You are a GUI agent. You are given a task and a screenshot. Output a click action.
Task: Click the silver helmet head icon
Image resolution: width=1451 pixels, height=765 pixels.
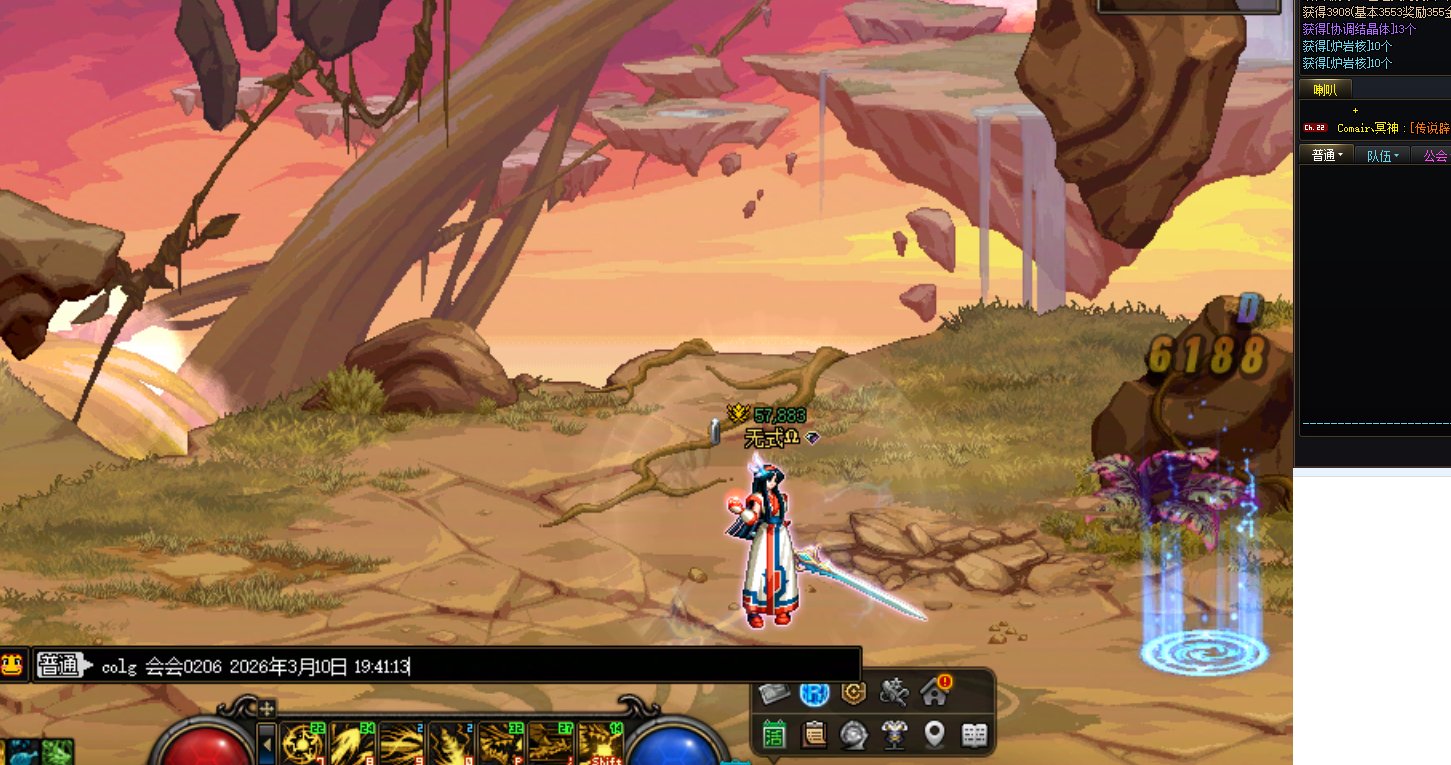coord(854,735)
